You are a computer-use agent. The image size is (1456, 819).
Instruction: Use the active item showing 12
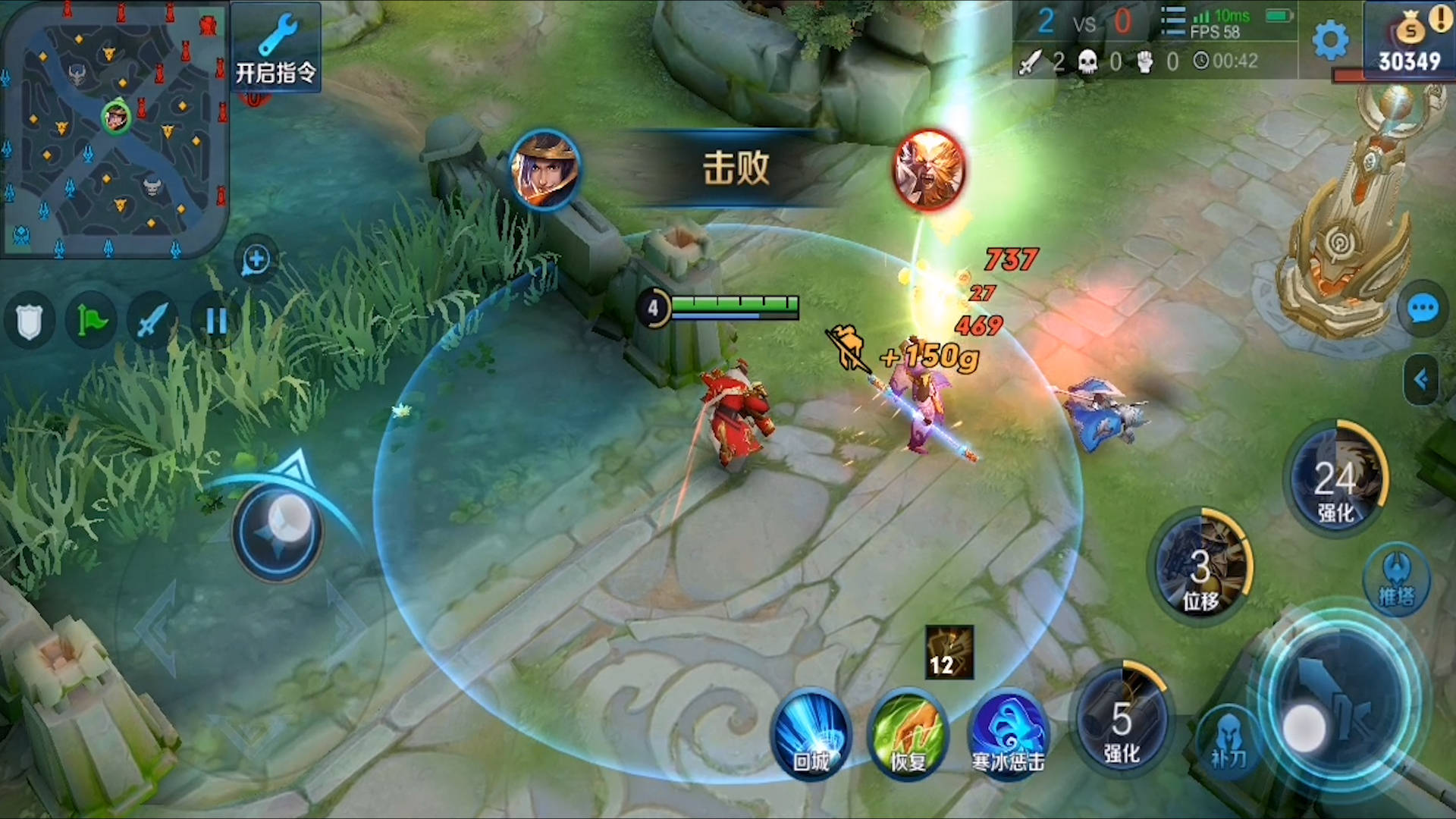pos(949,652)
